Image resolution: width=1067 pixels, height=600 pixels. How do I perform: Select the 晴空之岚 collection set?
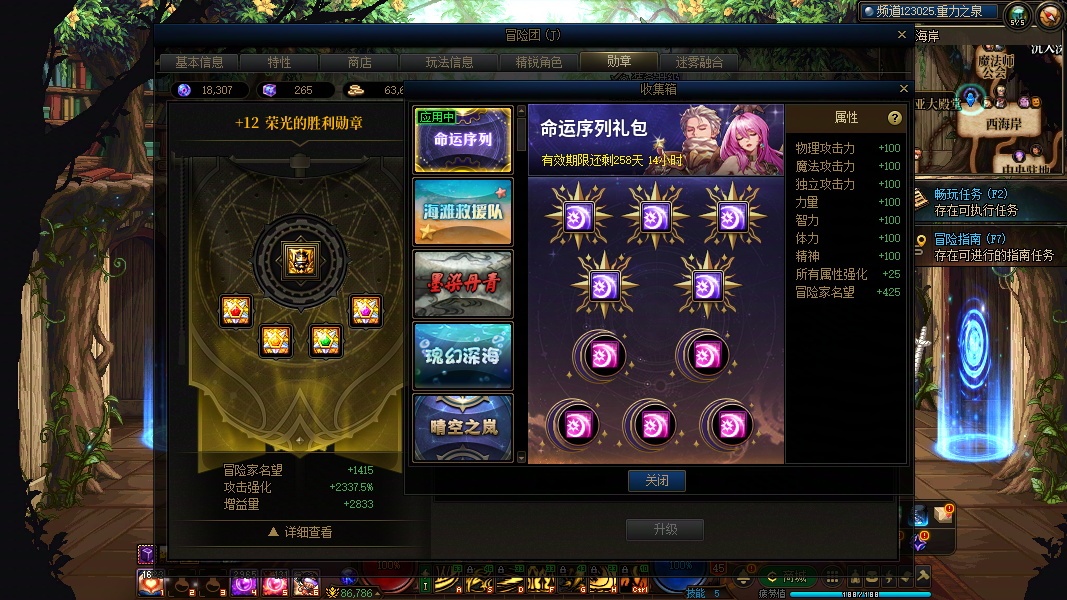point(463,427)
